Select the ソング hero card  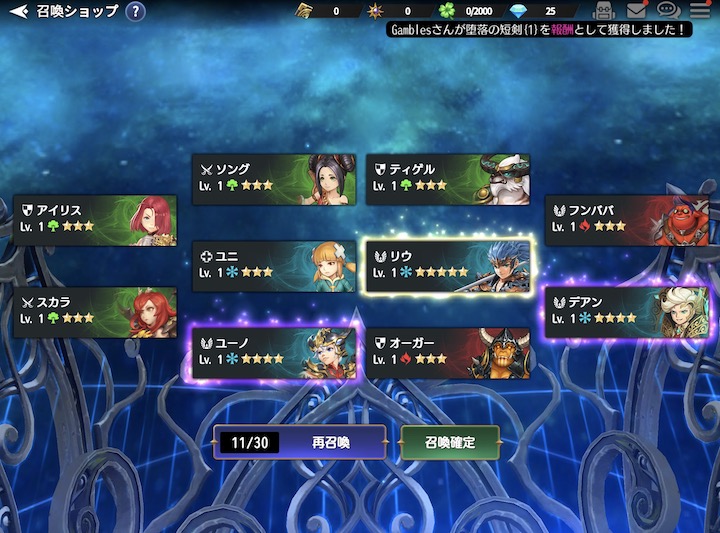274,179
